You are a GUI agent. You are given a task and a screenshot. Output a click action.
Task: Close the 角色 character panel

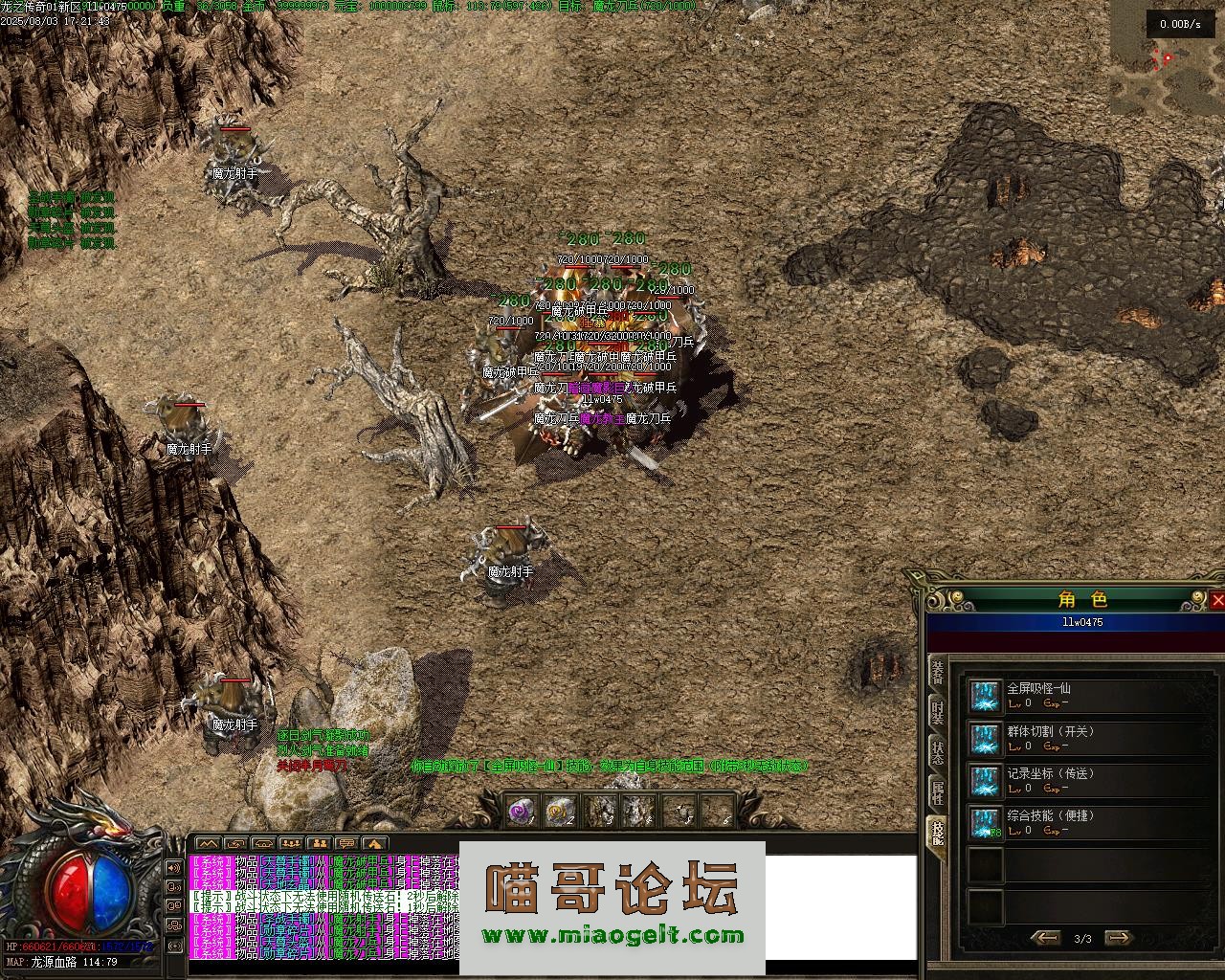1217,600
